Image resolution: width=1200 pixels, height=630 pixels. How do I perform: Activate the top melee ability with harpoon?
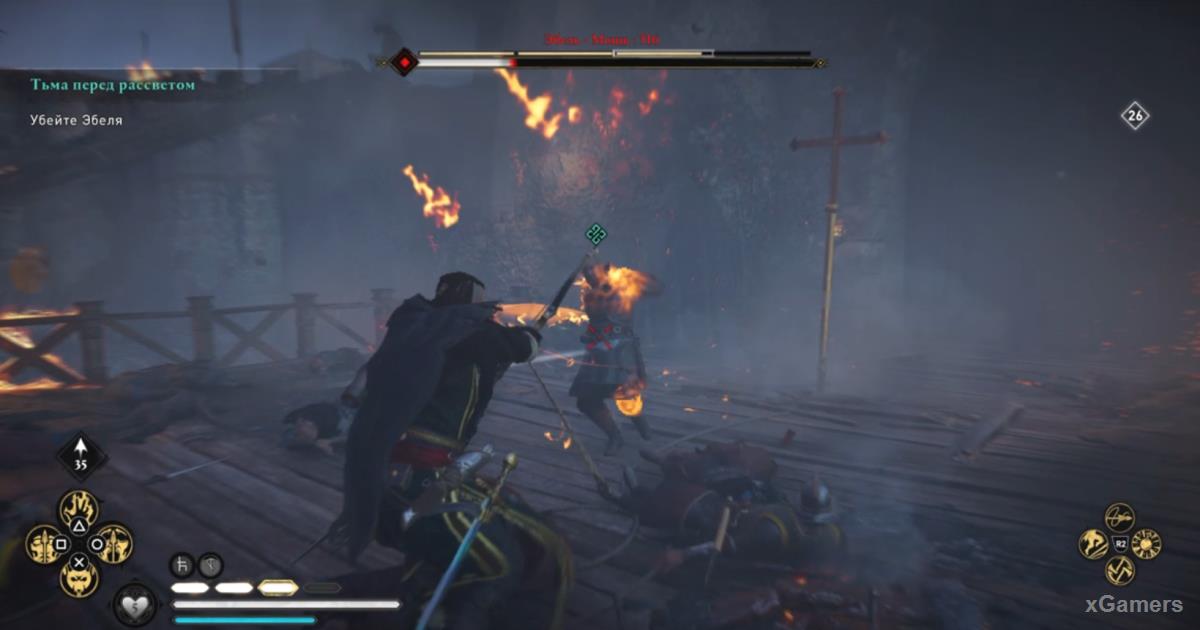coord(1120,518)
